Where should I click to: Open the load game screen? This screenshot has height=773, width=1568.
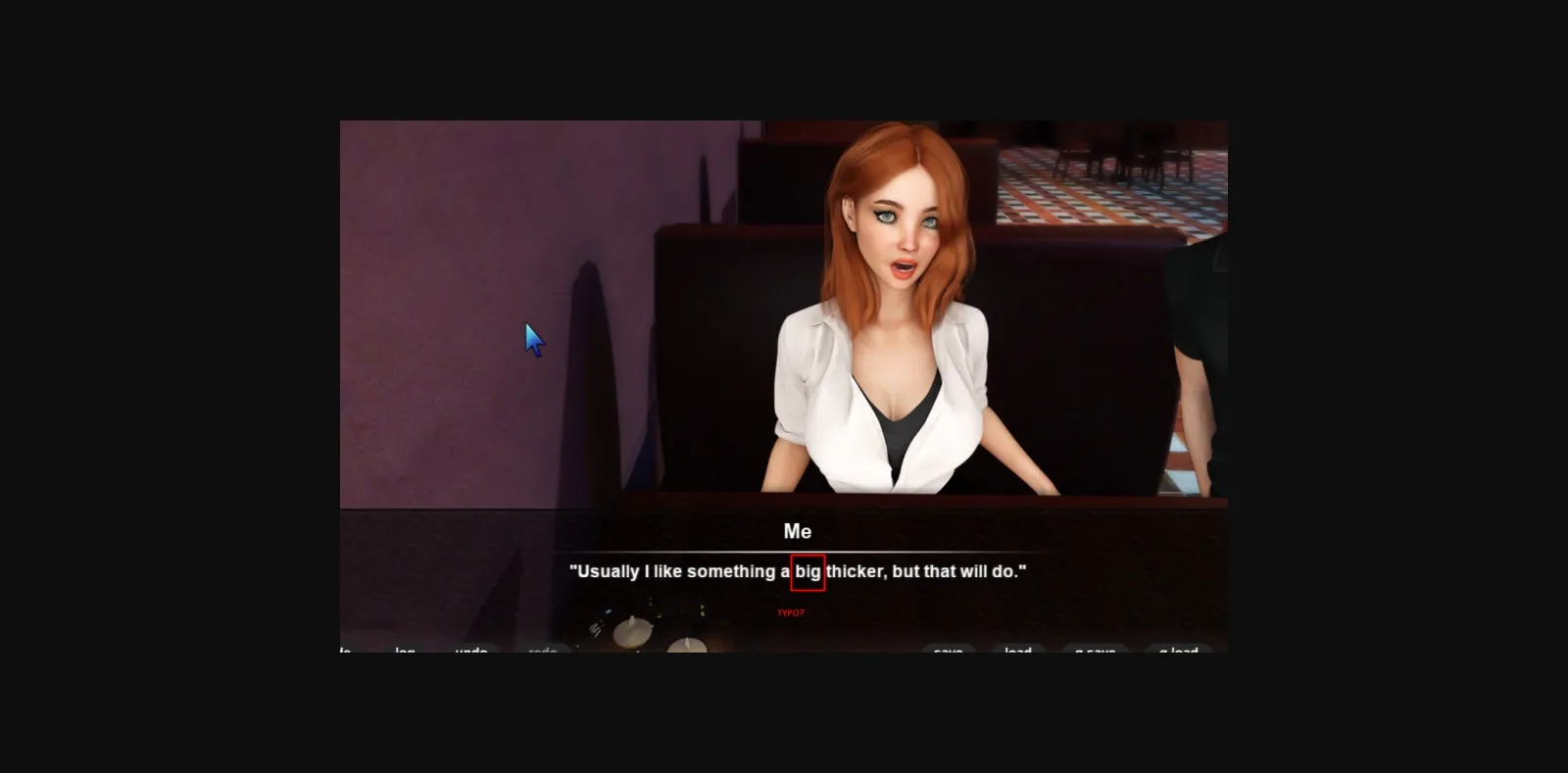click(1019, 652)
